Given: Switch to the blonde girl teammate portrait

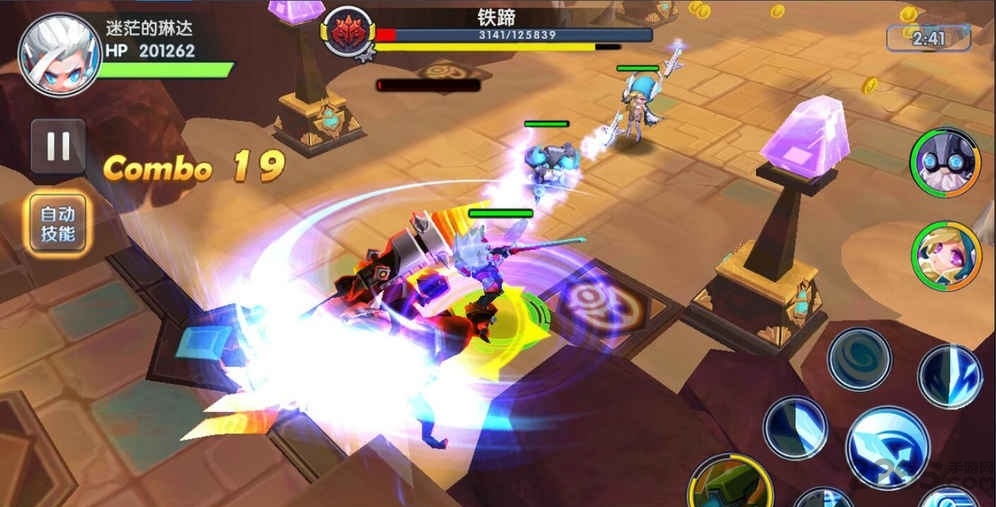Looking at the screenshot, I should 945,255.
